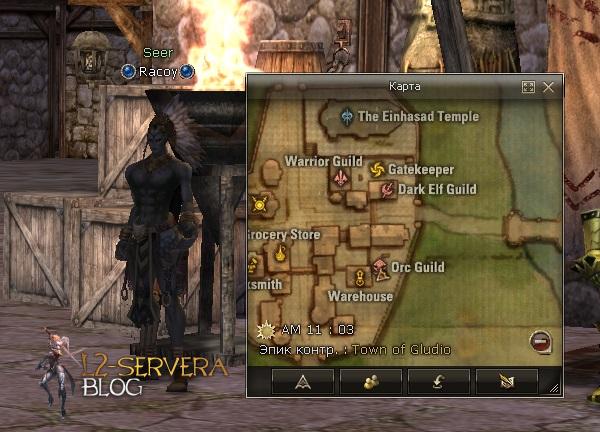This screenshot has width=600, height=432.
Task: Select the yellow sun marker on map
Action: pyautogui.click(x=260, y=205)
